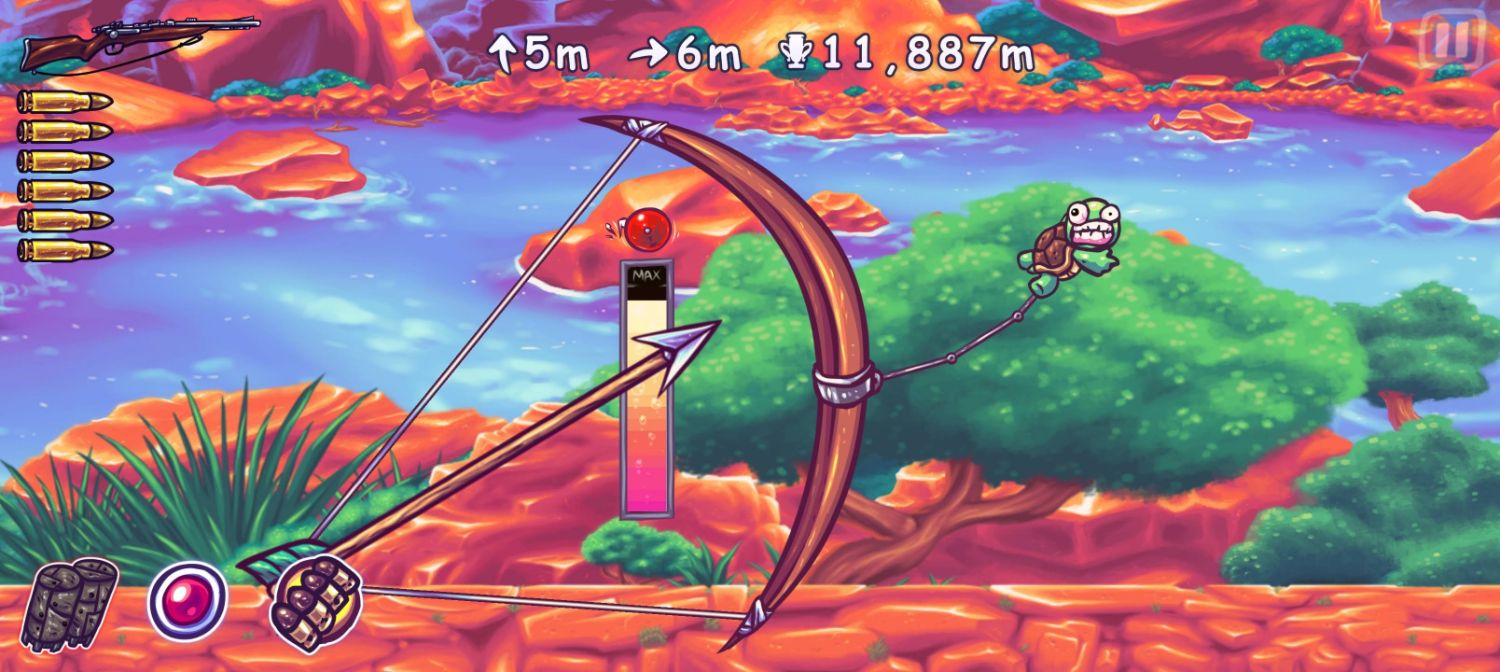Select the rifle weapon icon

[138, 43]
